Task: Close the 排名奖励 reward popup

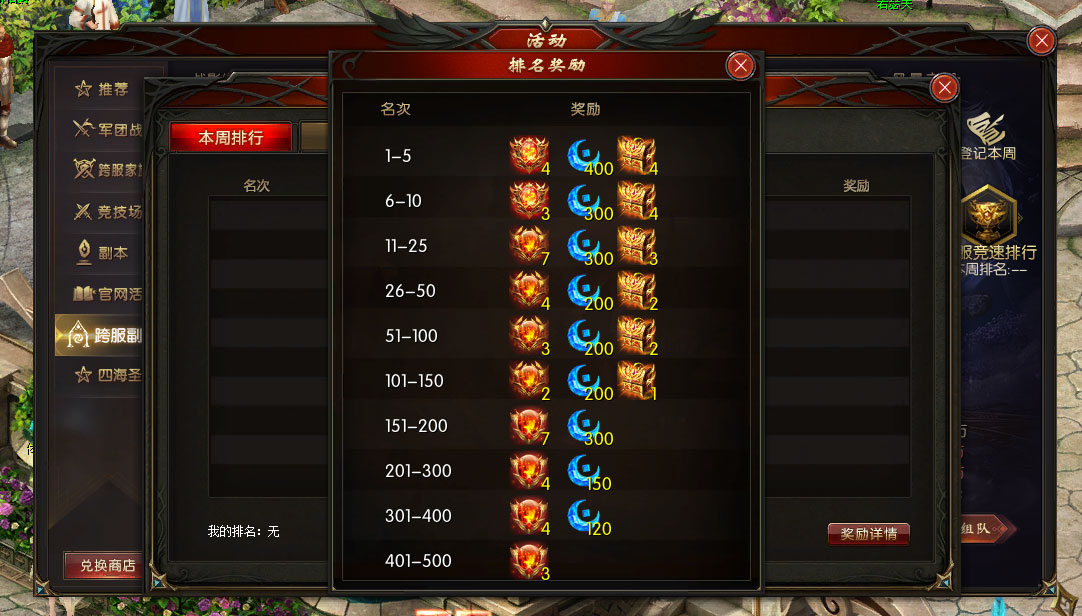Action: pyautogui.click(x=740, y=66)
